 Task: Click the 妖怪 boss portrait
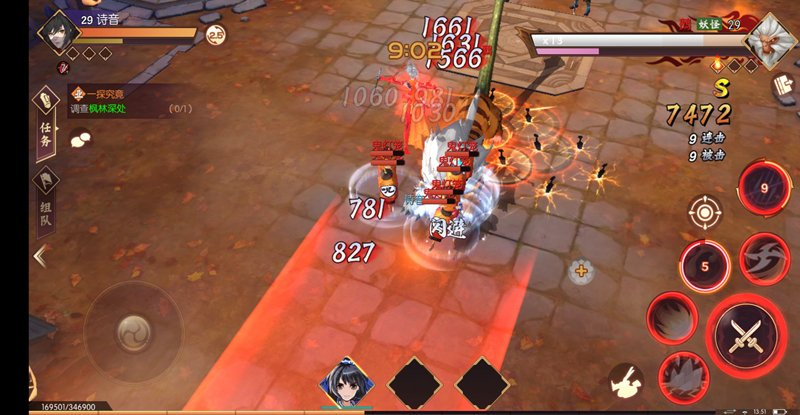pyautogui.click(x=770, y=41)
